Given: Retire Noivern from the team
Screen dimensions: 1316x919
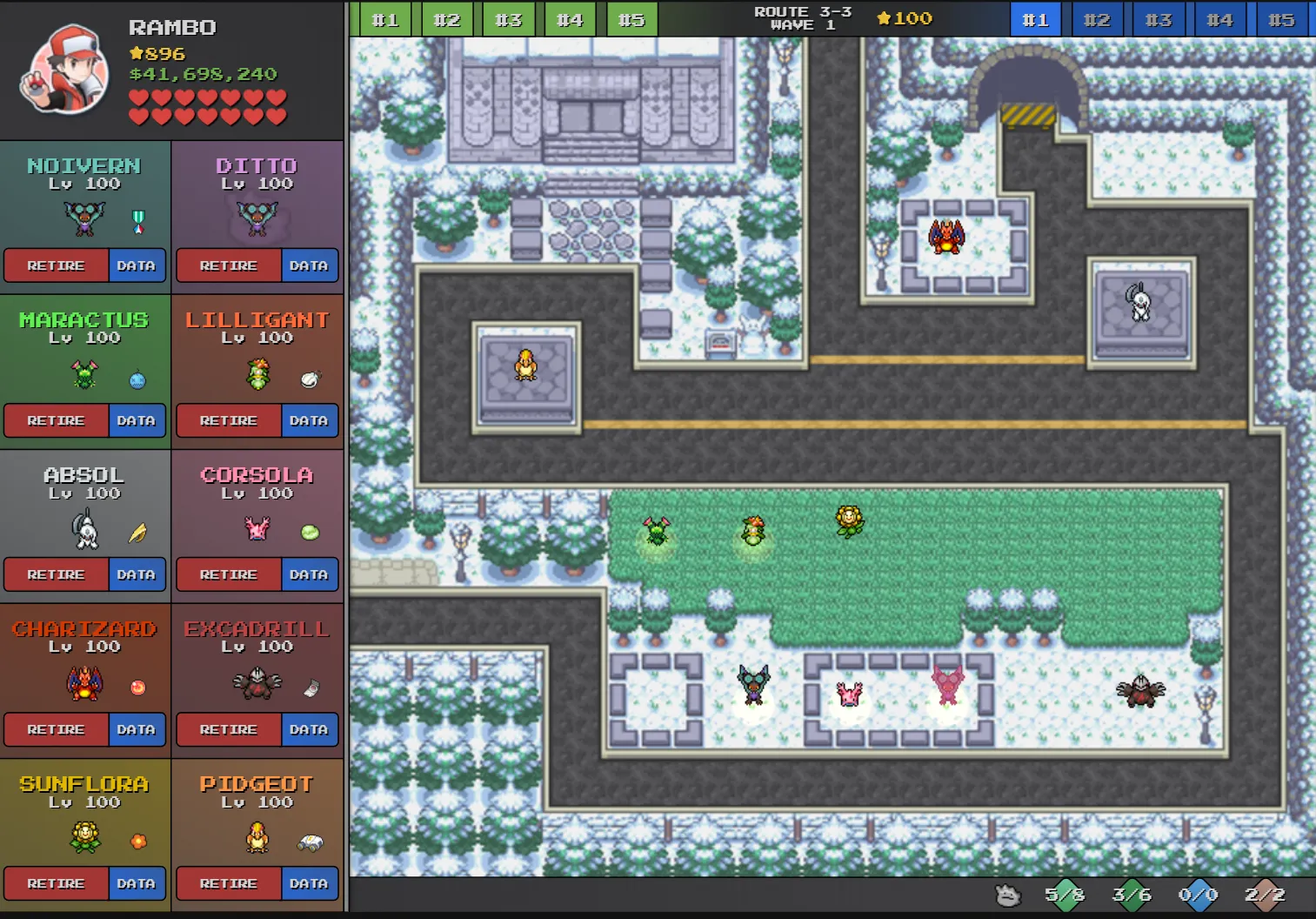Looking at the screenshot, I should [x=56, y=265].
